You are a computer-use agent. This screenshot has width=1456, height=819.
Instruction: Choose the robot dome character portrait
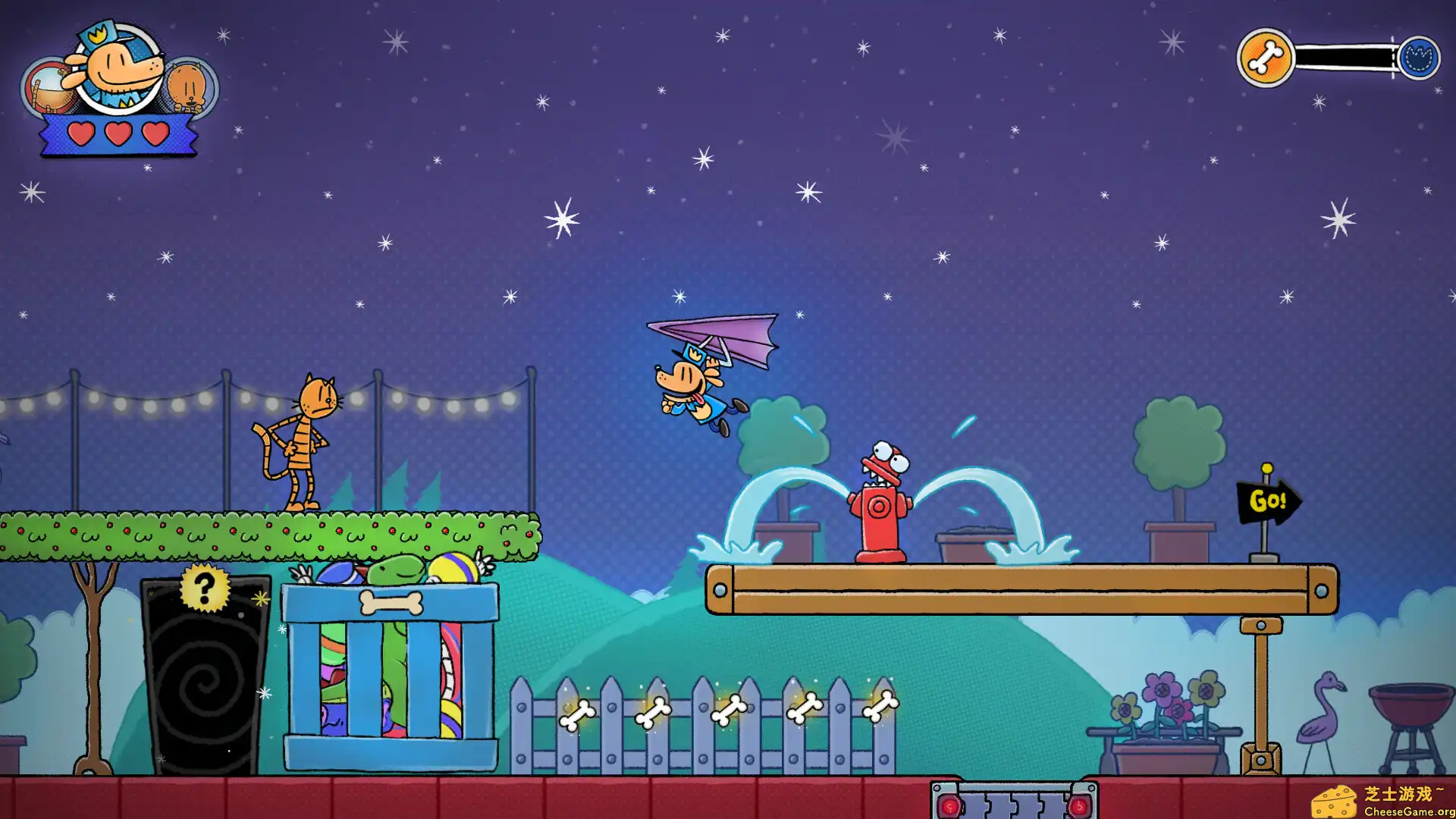tap(45, 88)
